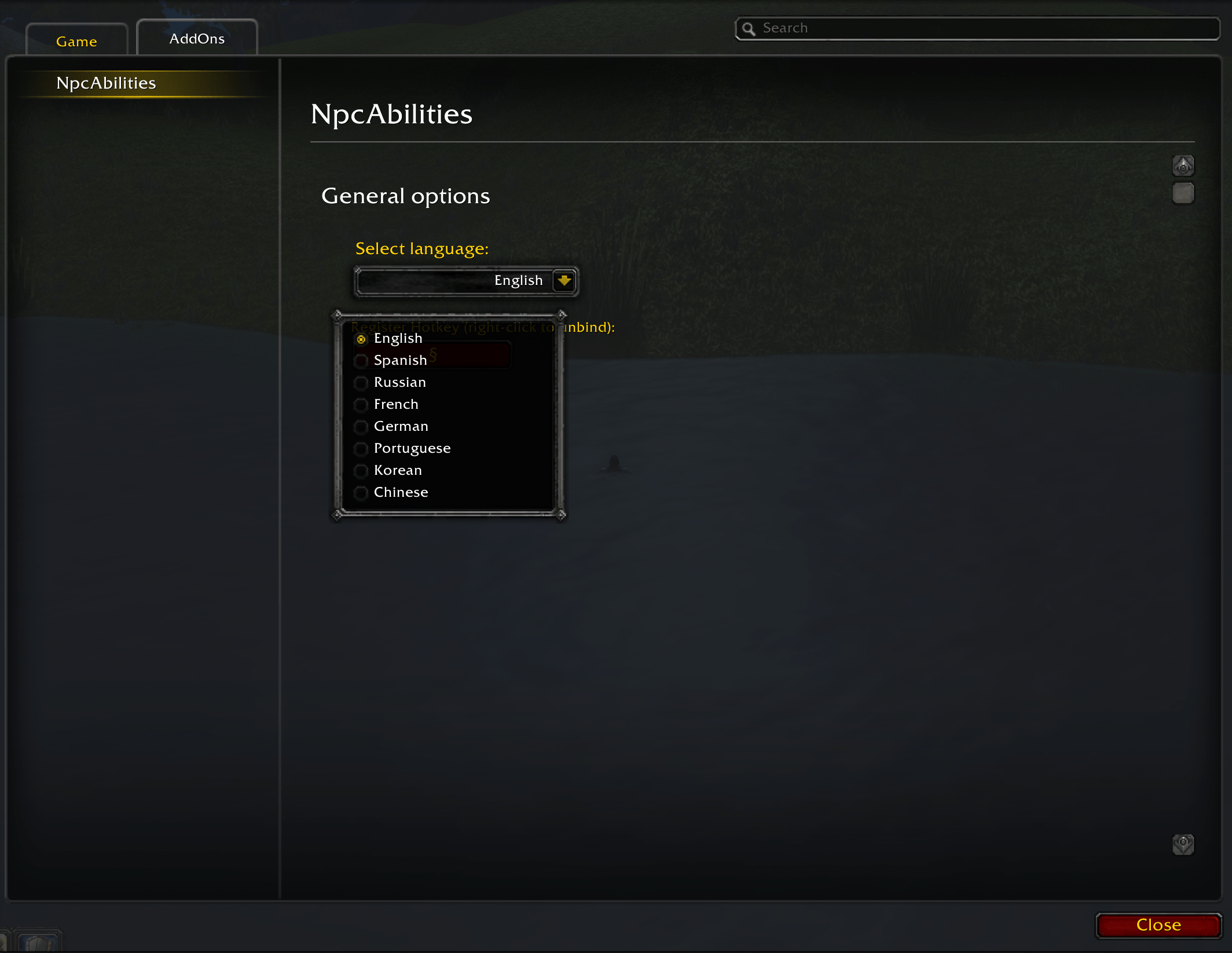Select the Chinese language radio button
The height and width of the screenshot is (953, 1232).
coord(362,493)
